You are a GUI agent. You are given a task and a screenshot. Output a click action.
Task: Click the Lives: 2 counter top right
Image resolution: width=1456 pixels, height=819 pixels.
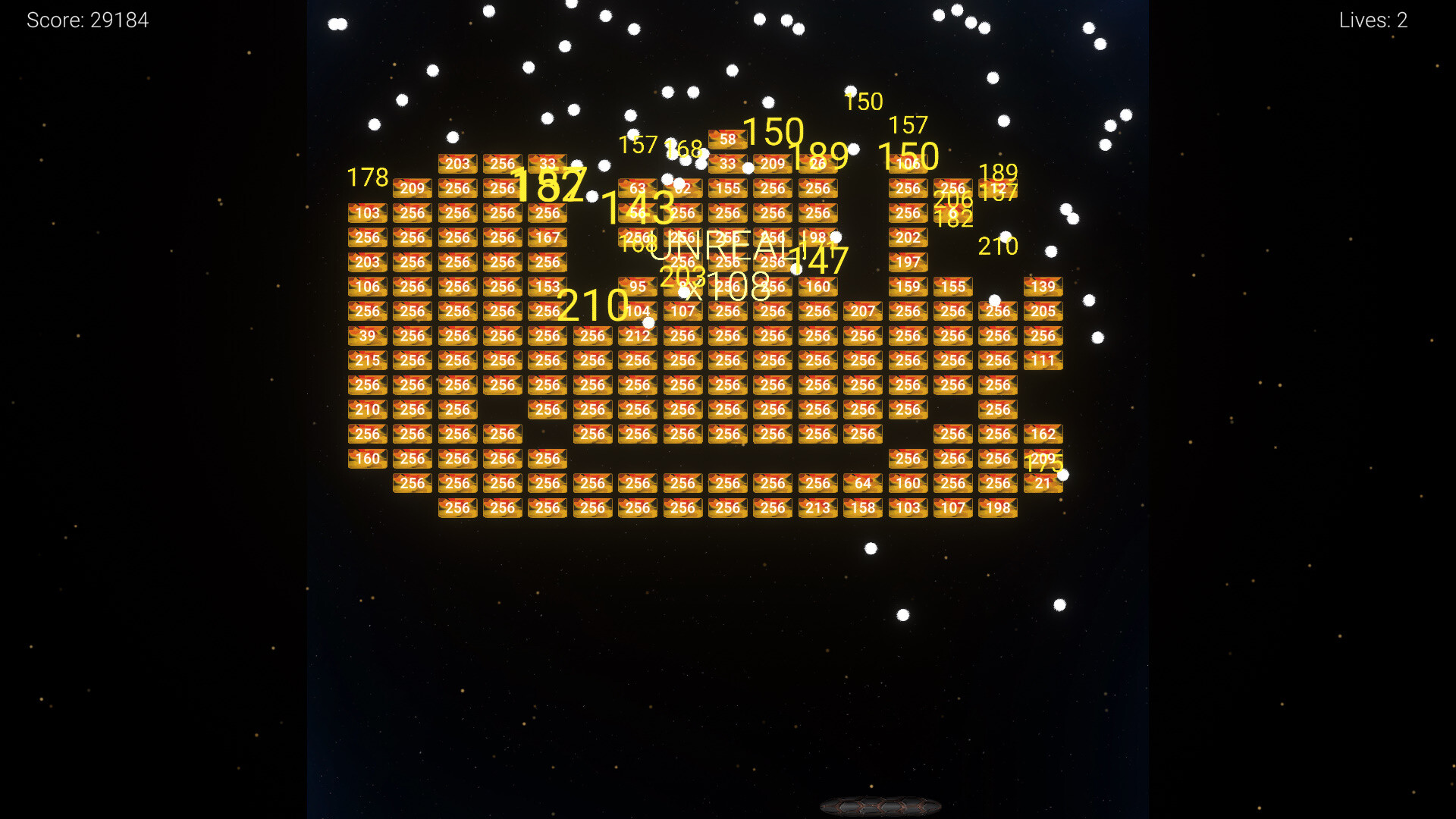[1373, 20]
